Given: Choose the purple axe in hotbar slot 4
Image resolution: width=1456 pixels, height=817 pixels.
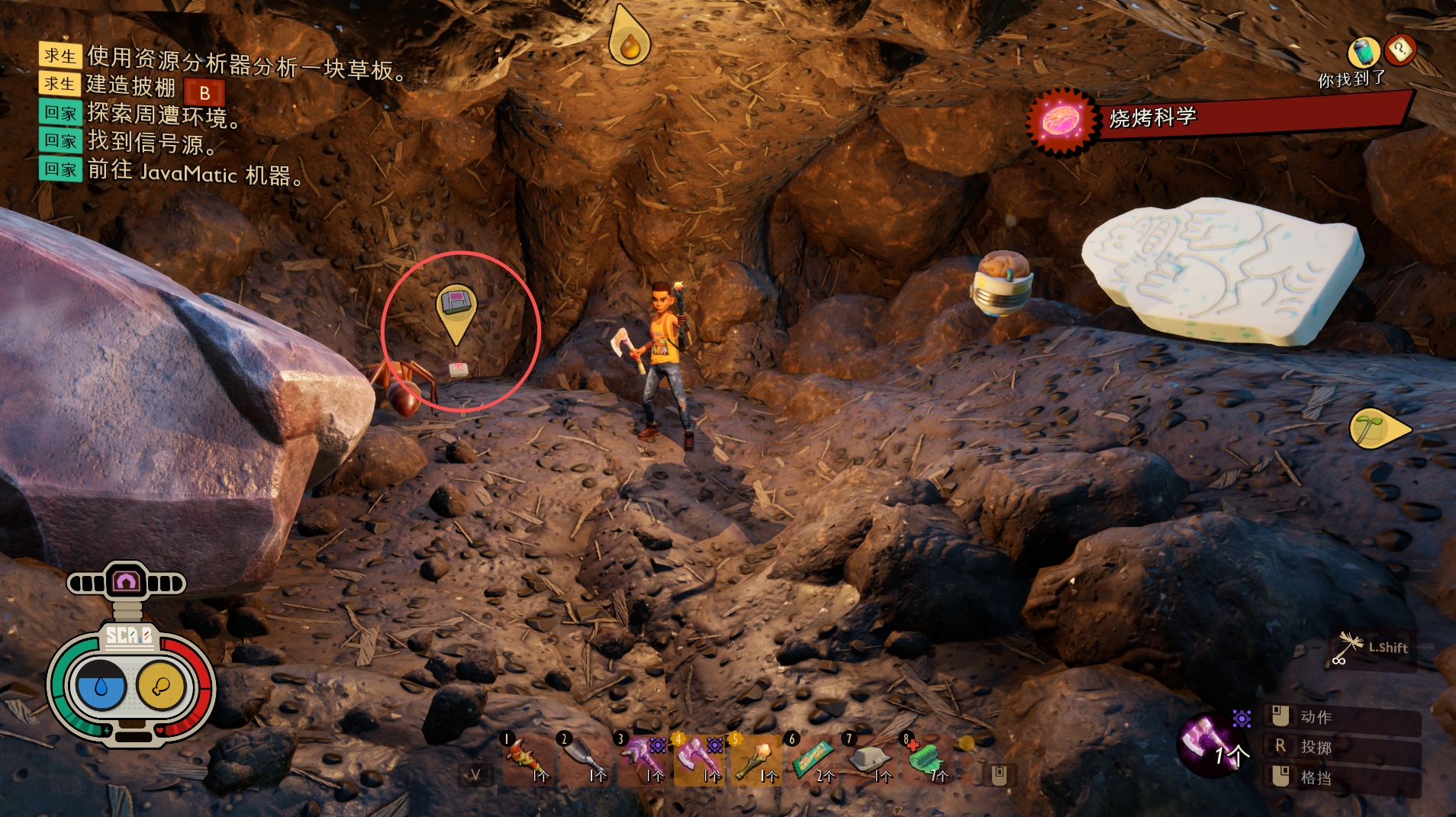Looking at the screenshot, I should [697, 760].
